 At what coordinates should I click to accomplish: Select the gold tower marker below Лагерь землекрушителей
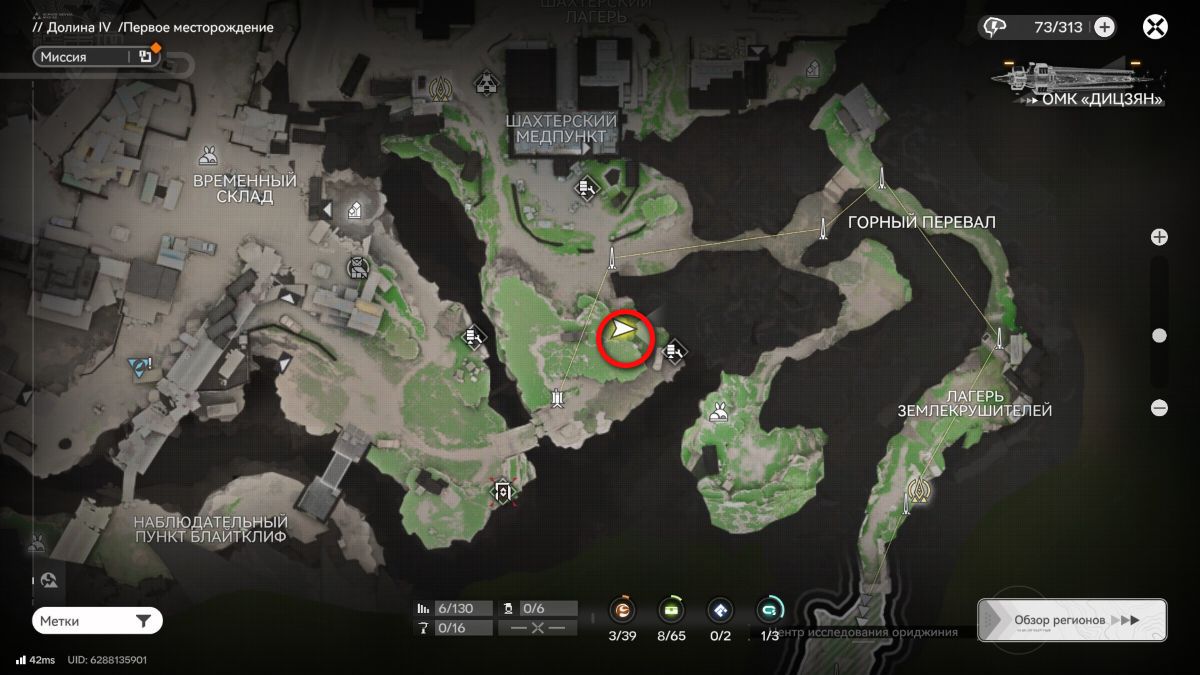[x=918, y=489]
